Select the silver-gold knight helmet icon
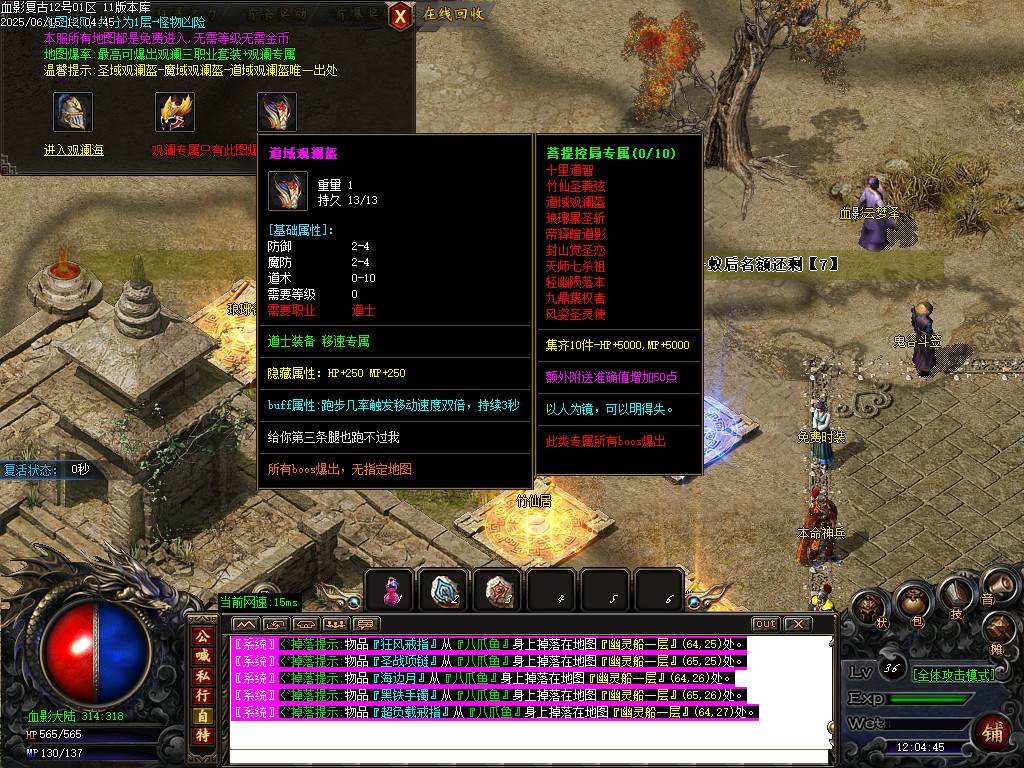The width and height of the screenshot is (1024, 768). coord(73,112)
